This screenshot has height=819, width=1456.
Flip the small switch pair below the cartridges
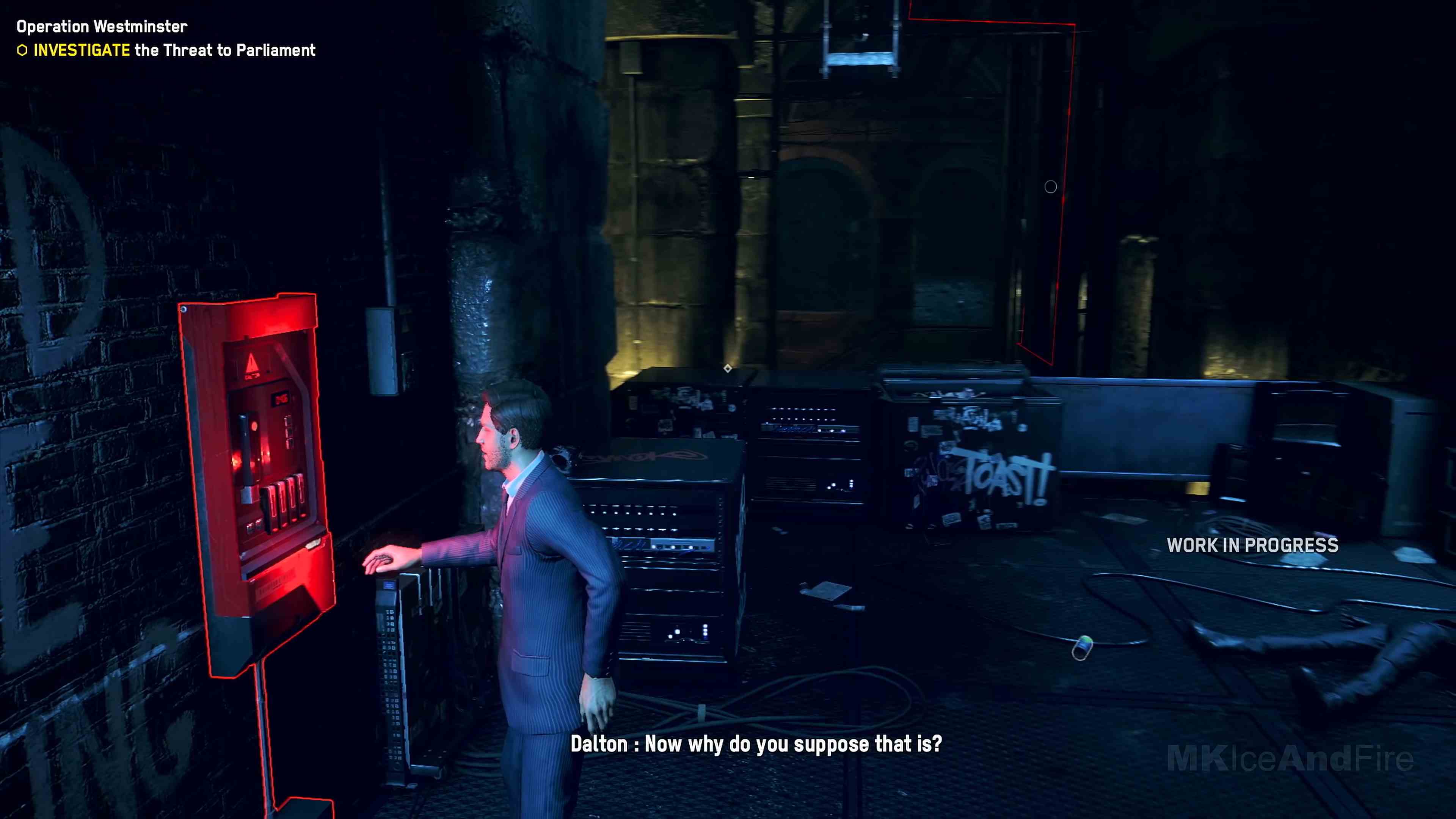[x=254, y=525]
